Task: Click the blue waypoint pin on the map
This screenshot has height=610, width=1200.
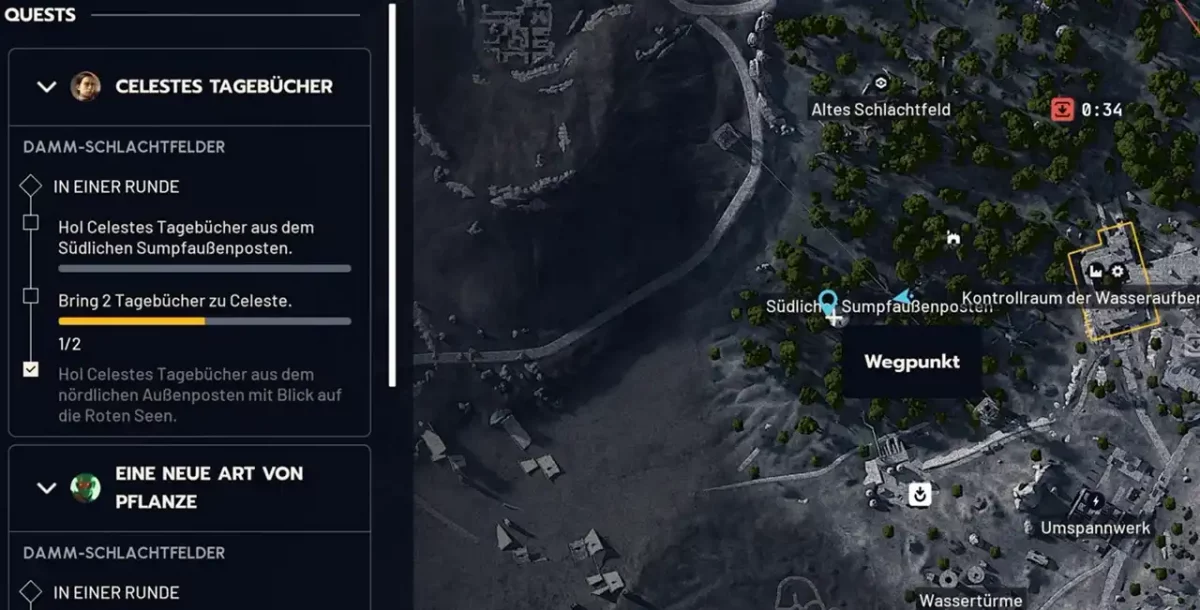Action: [827, 299]
